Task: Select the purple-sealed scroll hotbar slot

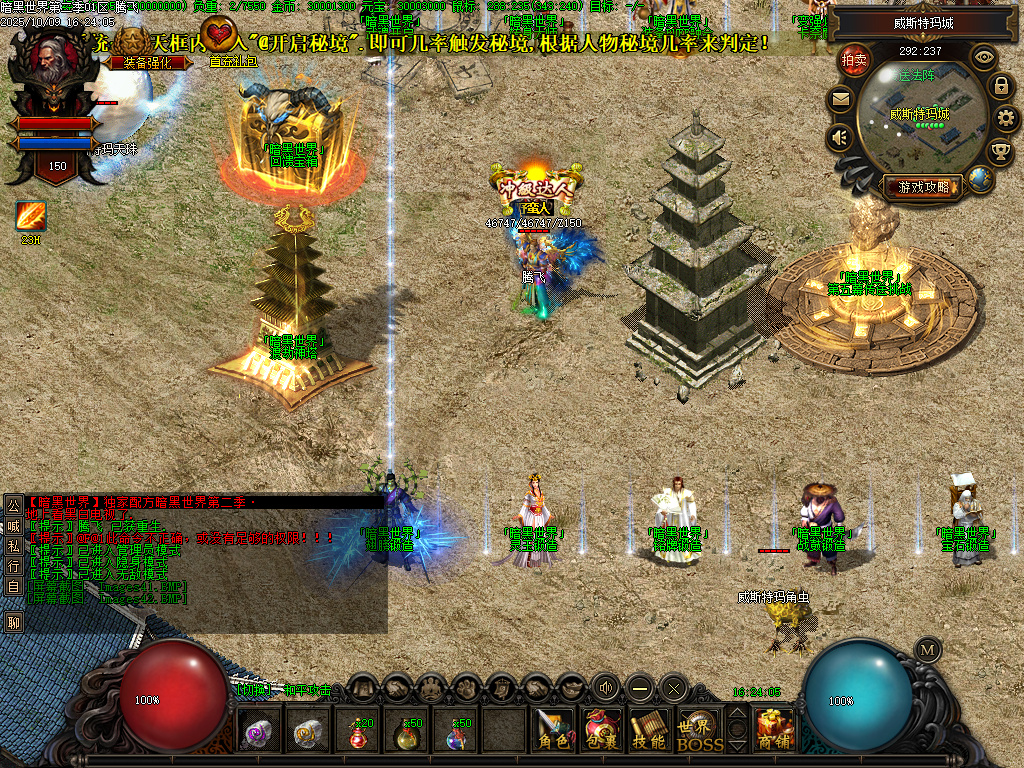Action: tap(260, 733)
